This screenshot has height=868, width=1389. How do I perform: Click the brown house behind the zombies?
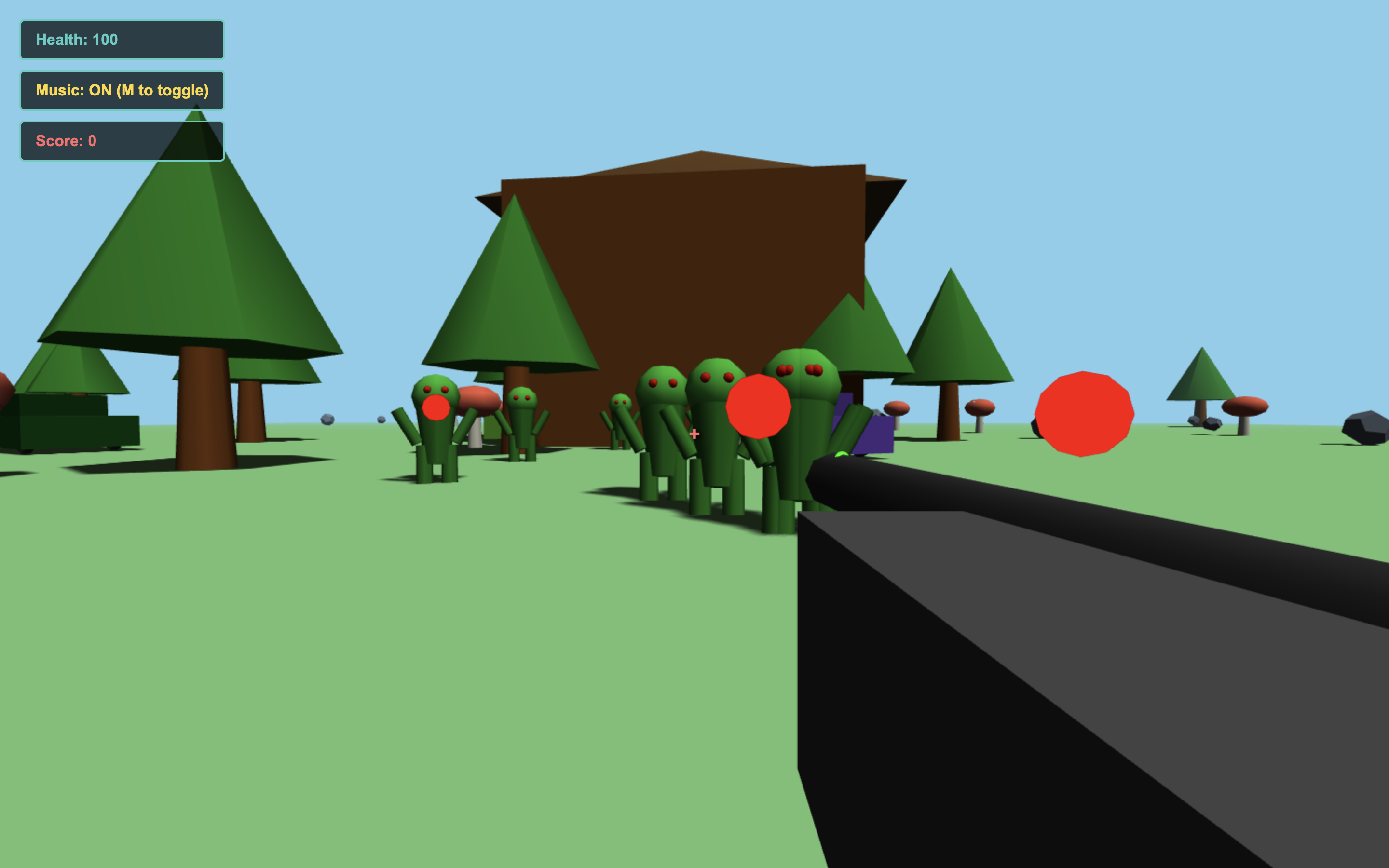[x=677, y=247]
